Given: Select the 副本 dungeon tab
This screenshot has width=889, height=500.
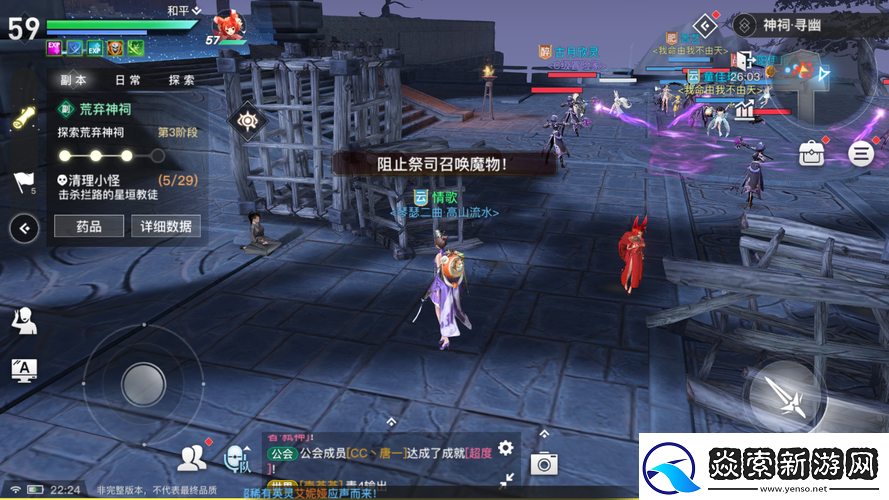Looking at the screenshot, I should [73, 80].
